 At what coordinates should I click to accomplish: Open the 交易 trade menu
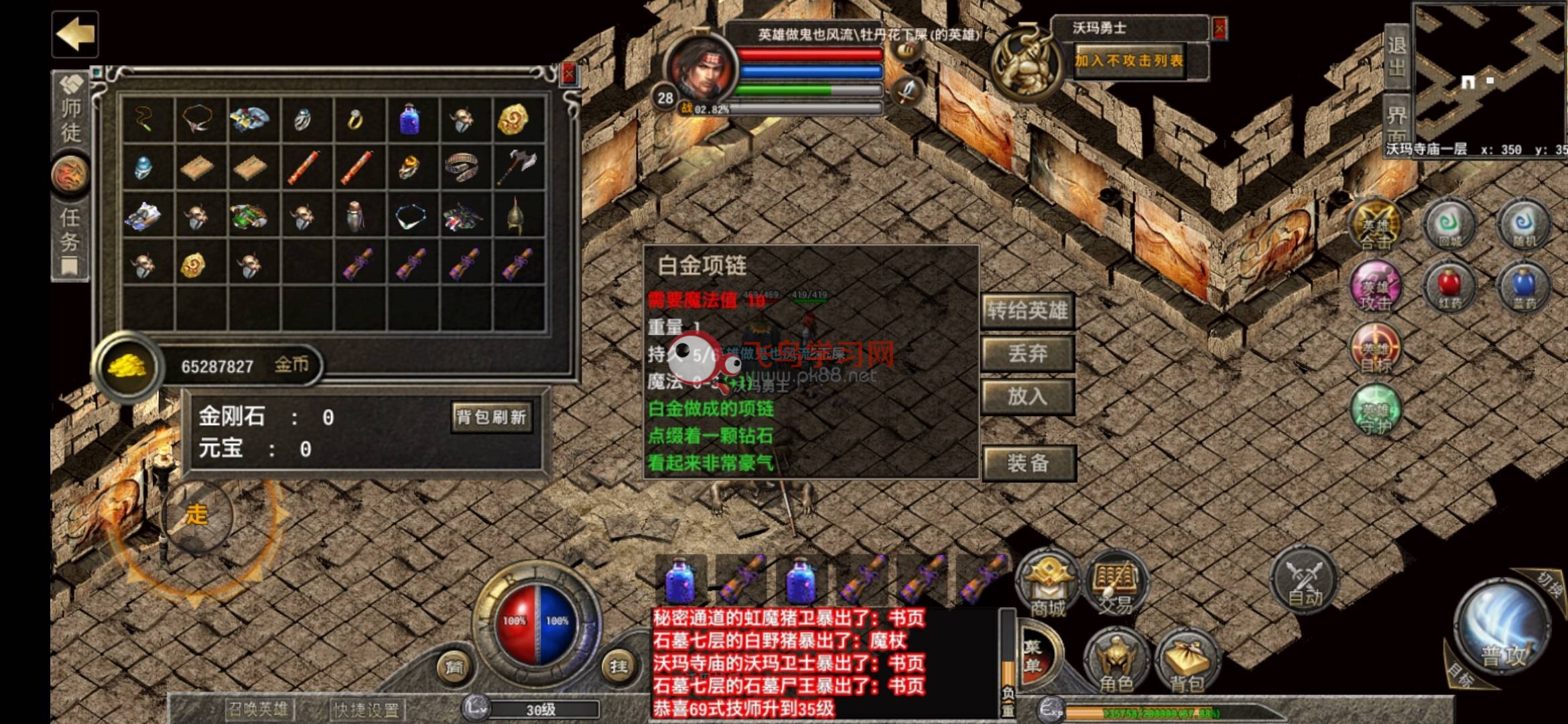point(1115,585)
